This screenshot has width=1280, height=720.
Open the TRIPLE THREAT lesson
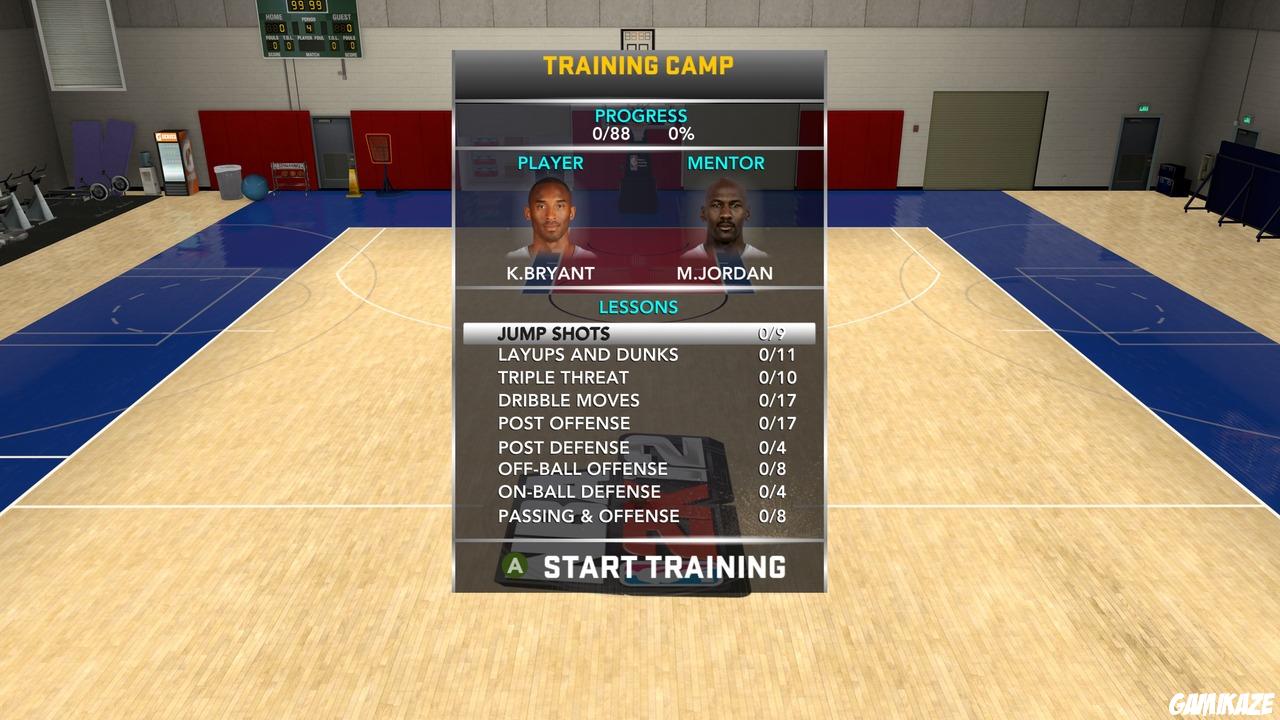638,377
